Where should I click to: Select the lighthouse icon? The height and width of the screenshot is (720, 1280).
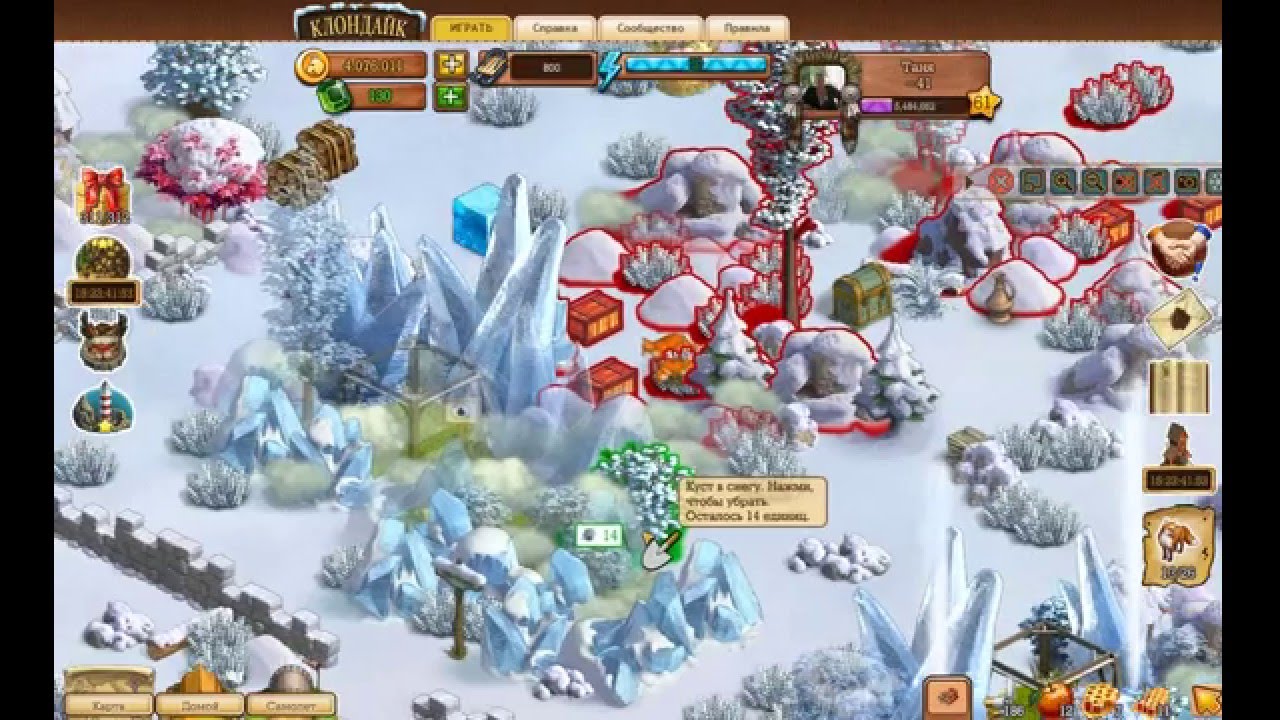pyautogui.click(x=102, y=407)
